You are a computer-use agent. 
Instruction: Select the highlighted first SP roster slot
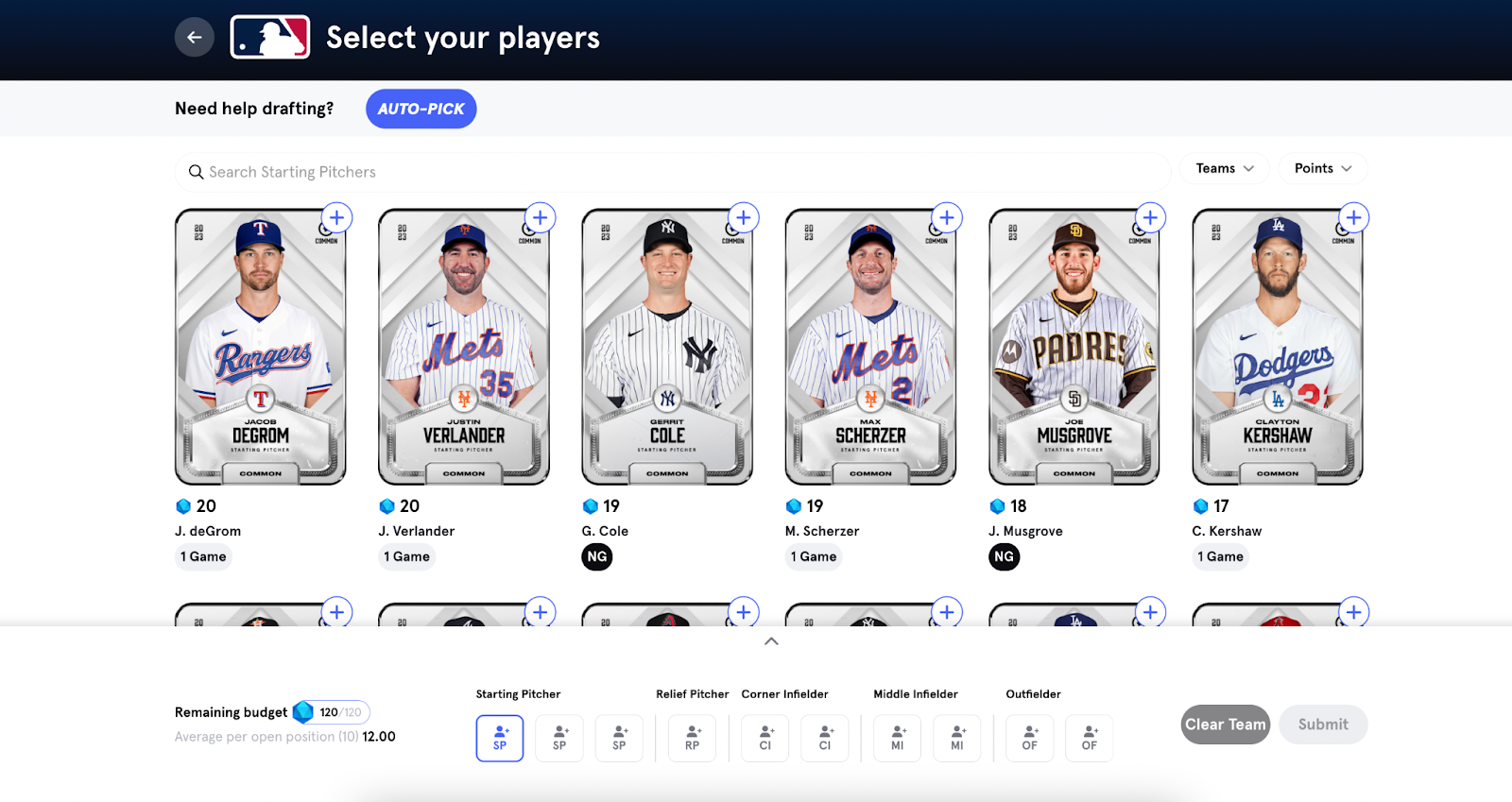[x=500, y=738]
